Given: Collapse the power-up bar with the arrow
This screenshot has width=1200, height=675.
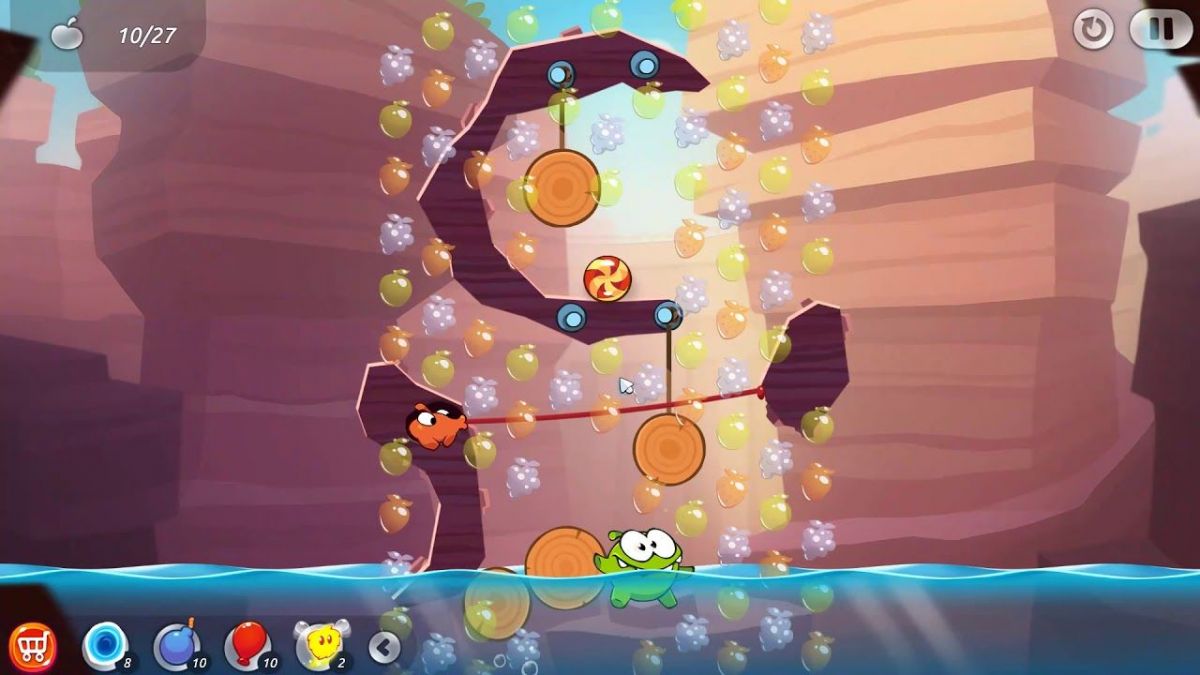Looking at the screenshot, I should click(x=384, y=648).
